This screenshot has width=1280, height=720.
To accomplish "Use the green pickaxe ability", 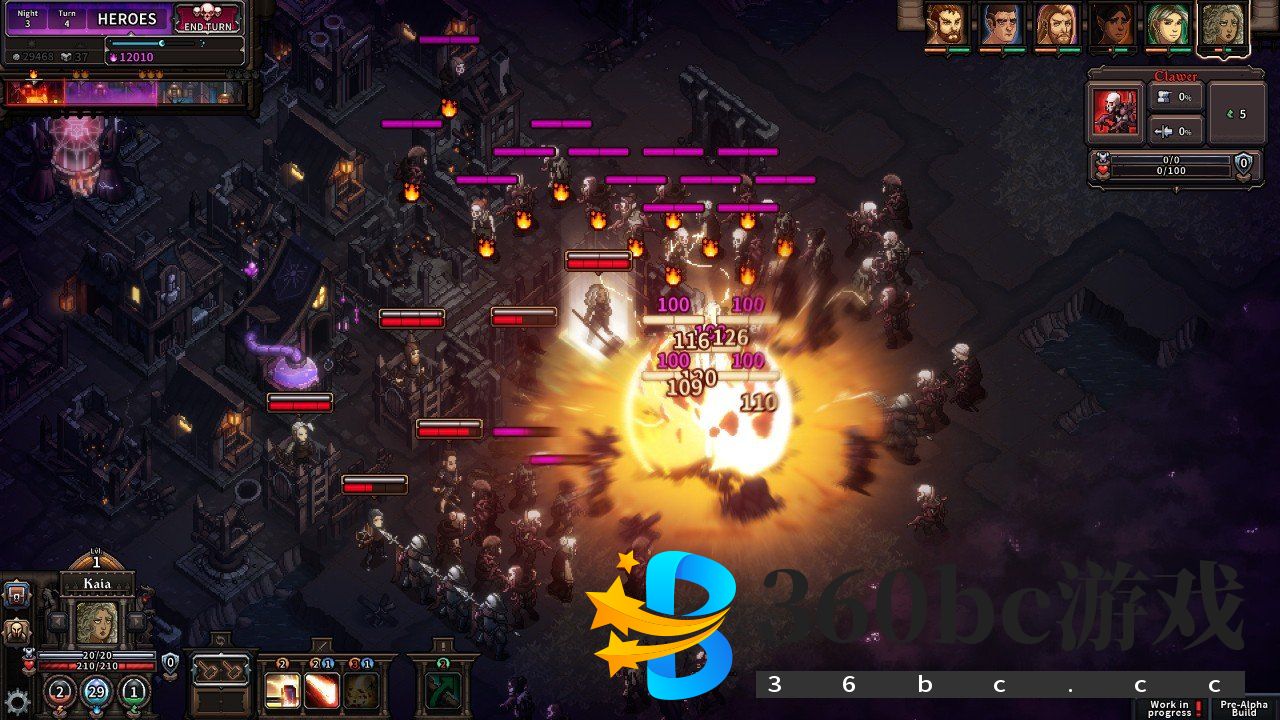I will coord(442,689).
